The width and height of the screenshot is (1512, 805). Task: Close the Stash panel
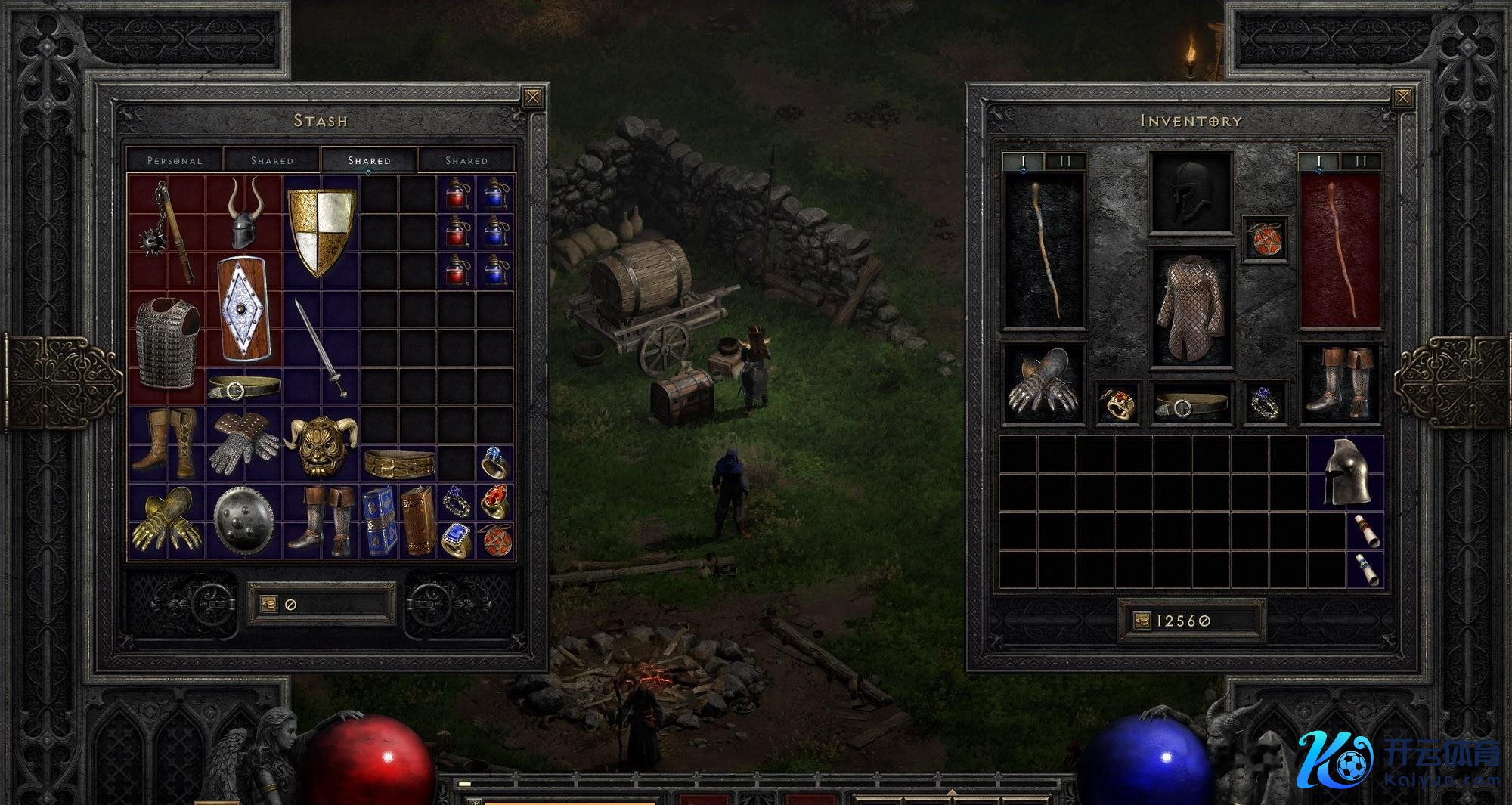point(533,98)
